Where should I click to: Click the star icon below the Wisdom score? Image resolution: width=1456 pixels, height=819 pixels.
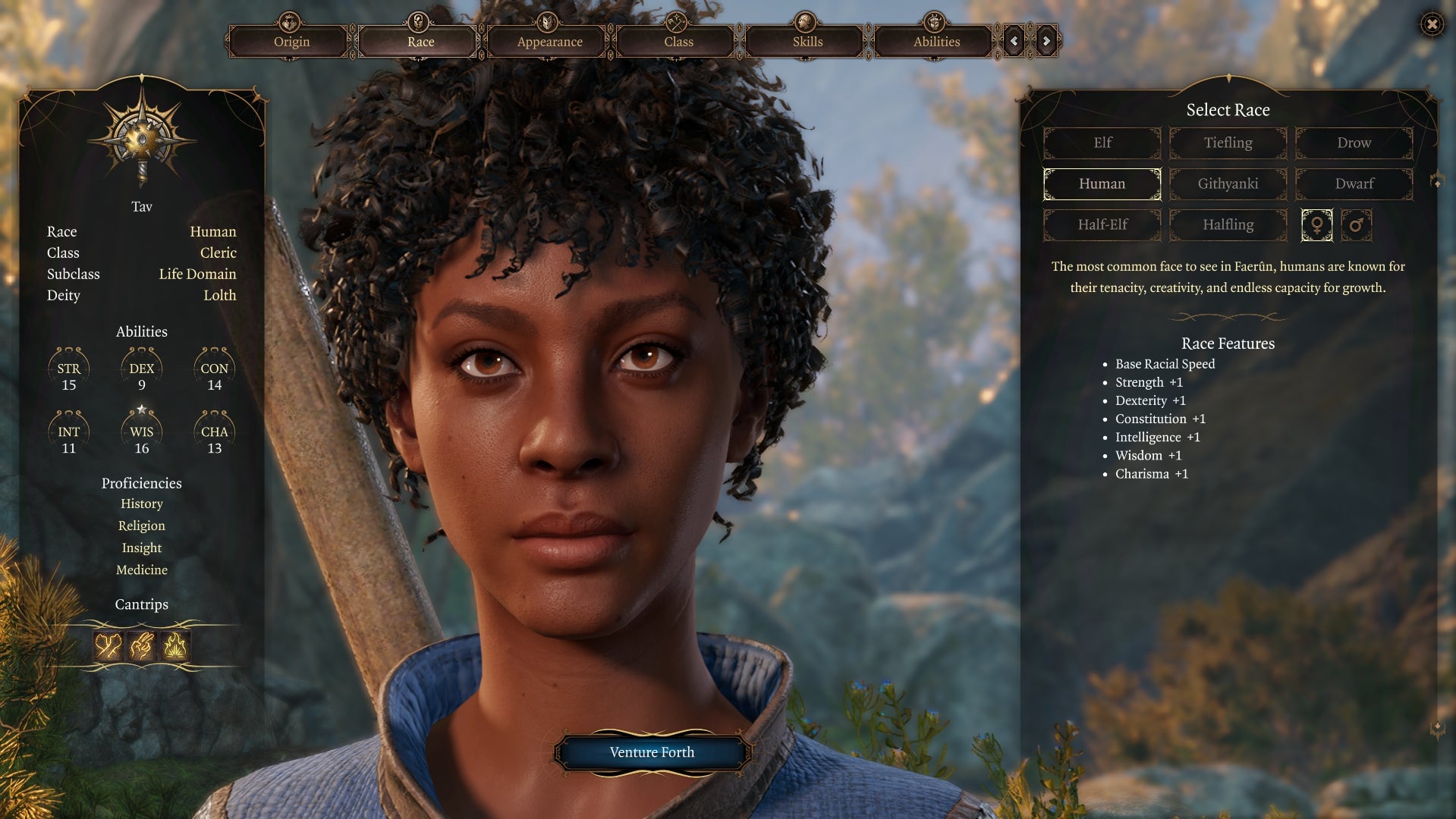click(x=141, y=410)
